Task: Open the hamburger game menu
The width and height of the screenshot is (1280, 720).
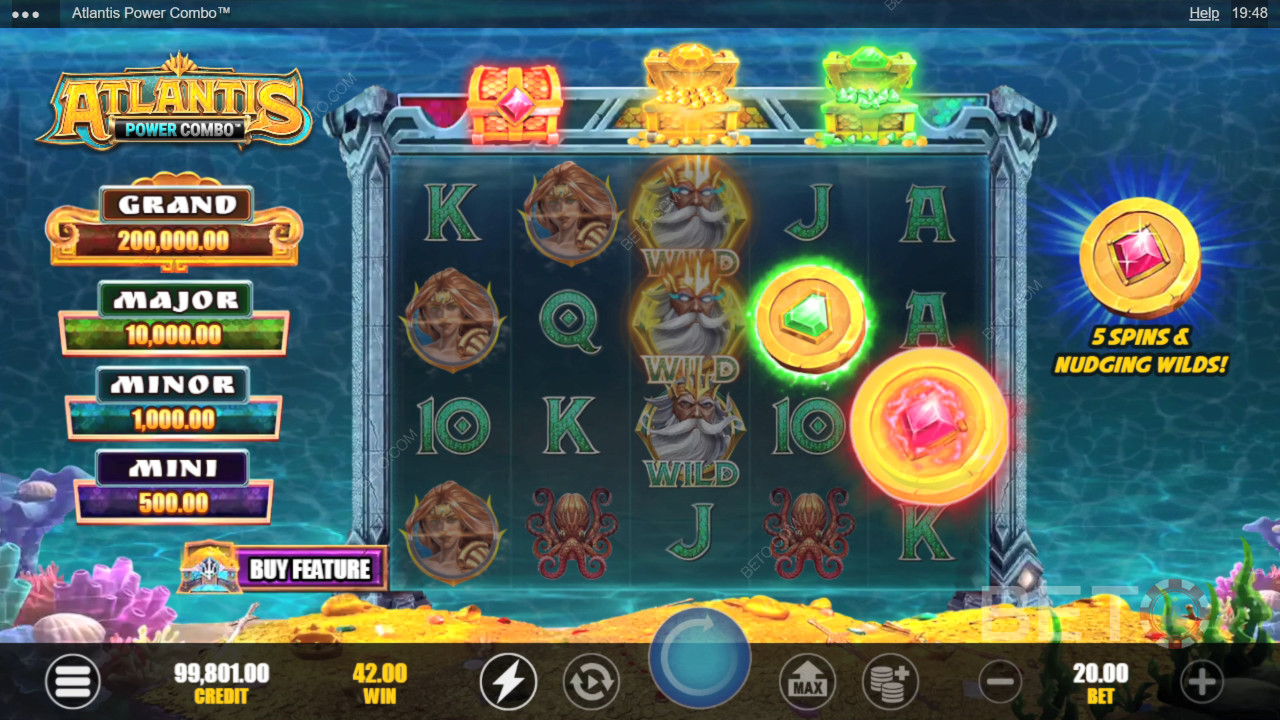Action: coord(72,682)
